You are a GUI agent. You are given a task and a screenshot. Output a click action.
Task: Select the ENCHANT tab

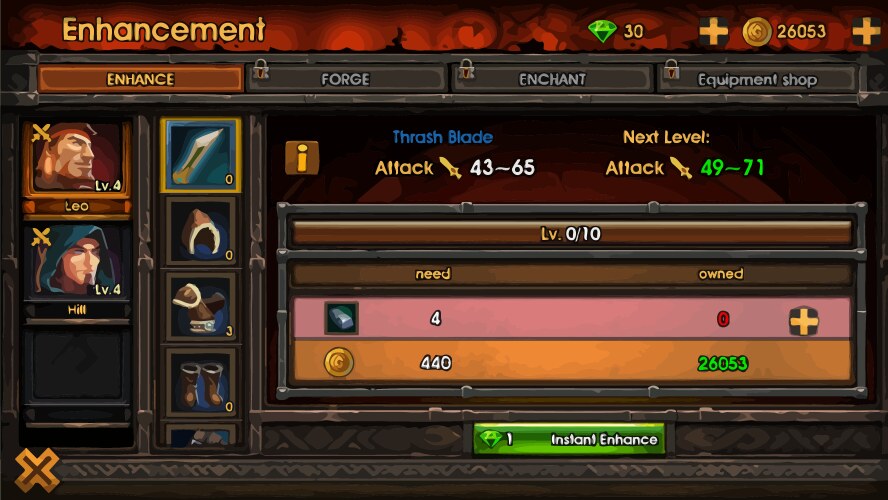coord(552,79)
